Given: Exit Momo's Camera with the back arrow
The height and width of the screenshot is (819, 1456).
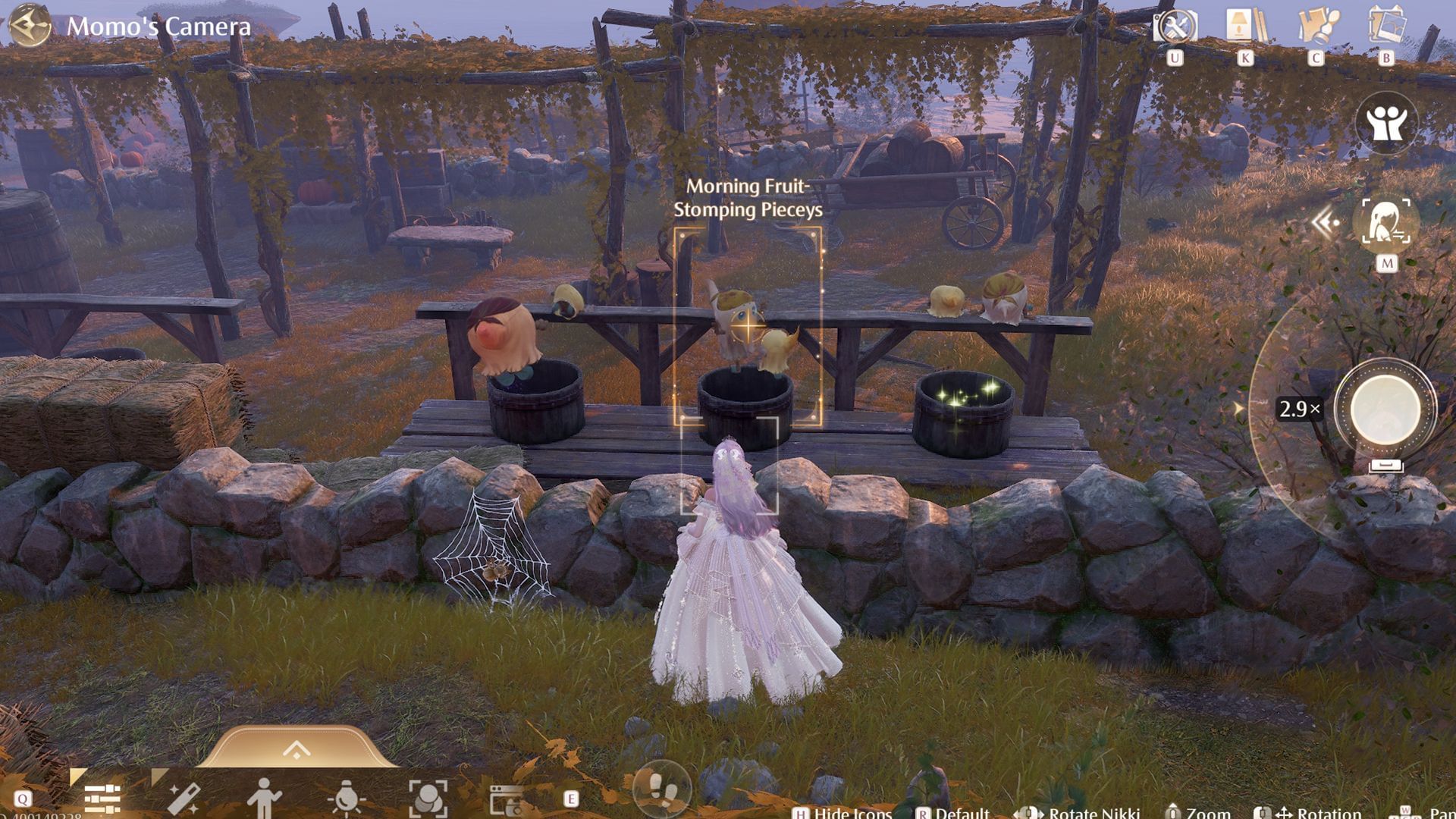Looking at the screenshot, I should tap(30, 26).
